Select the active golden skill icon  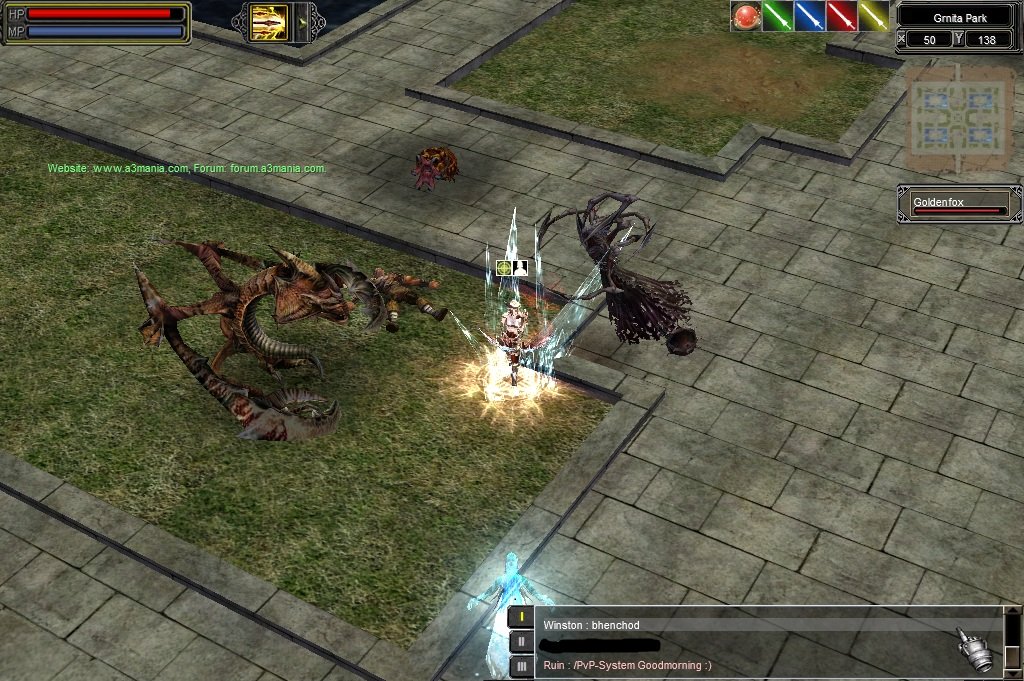pos(267,22)
